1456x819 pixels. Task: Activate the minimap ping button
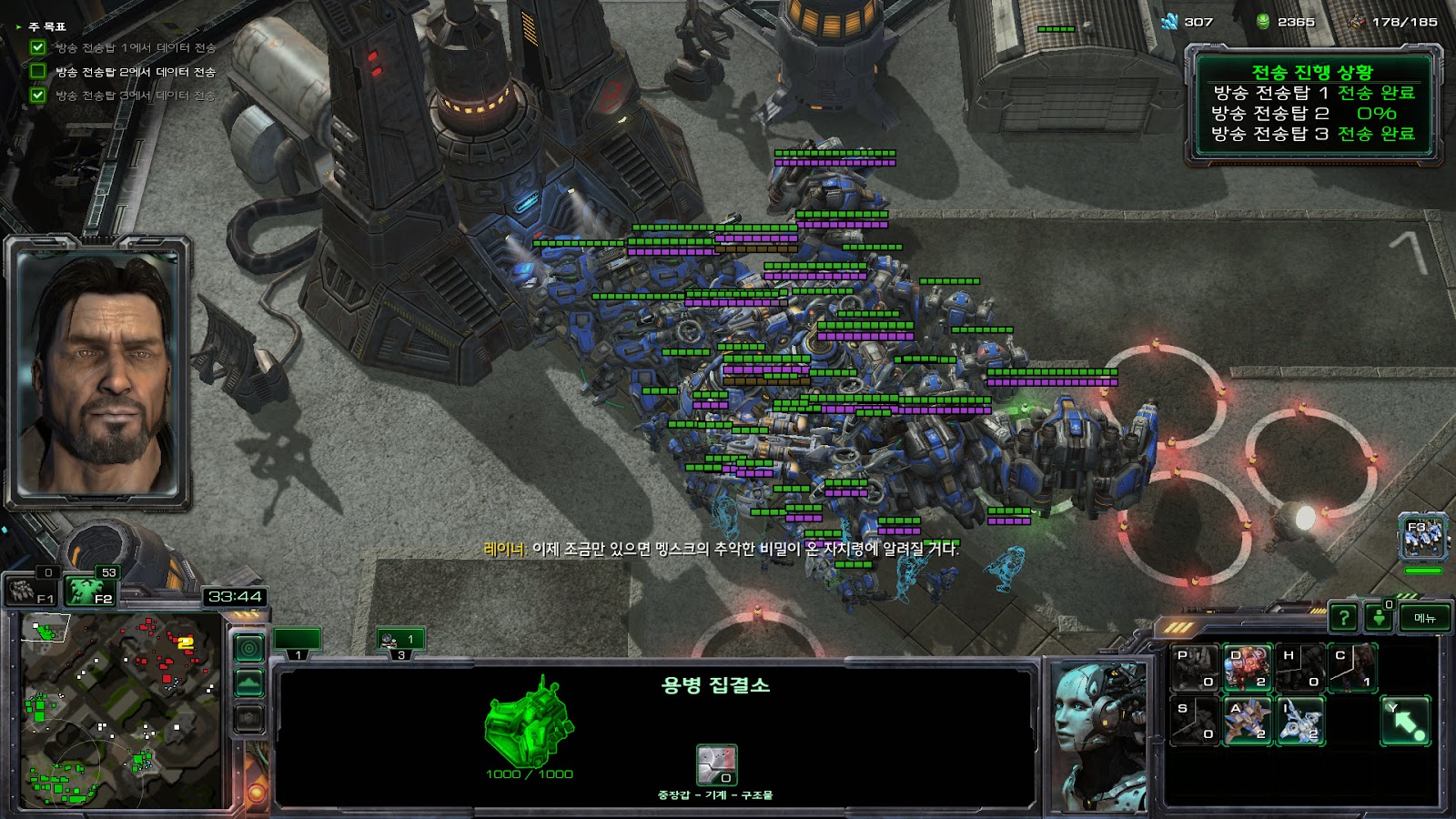(249, 648)
